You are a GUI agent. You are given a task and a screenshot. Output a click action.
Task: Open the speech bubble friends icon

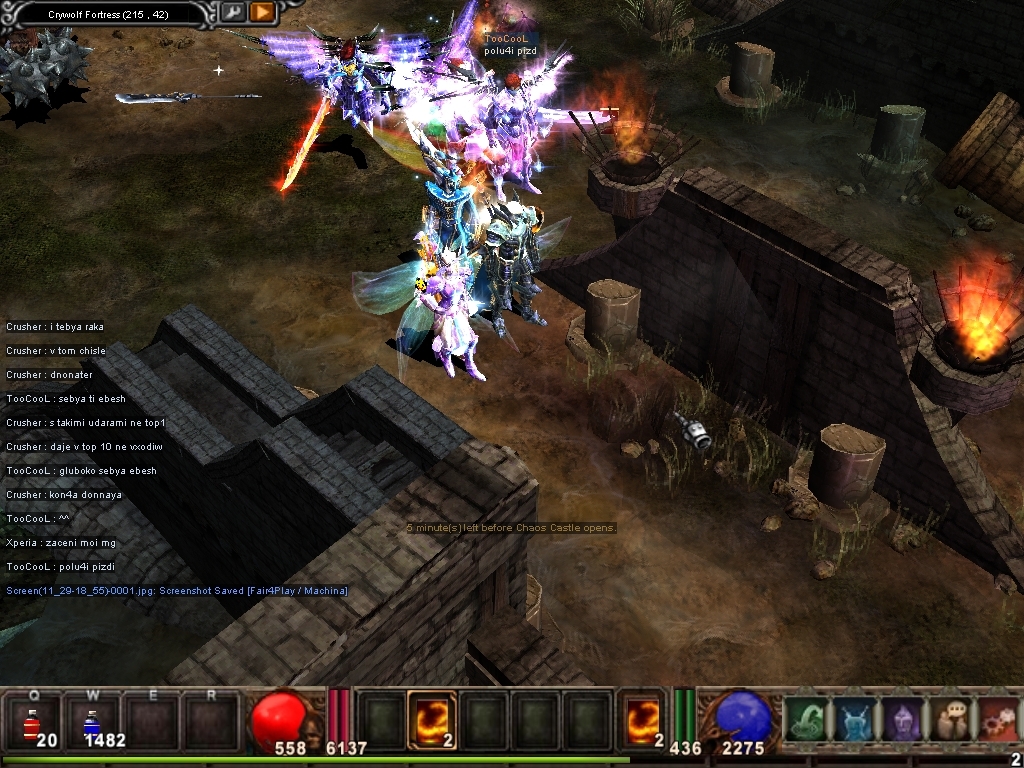[950, 720]
